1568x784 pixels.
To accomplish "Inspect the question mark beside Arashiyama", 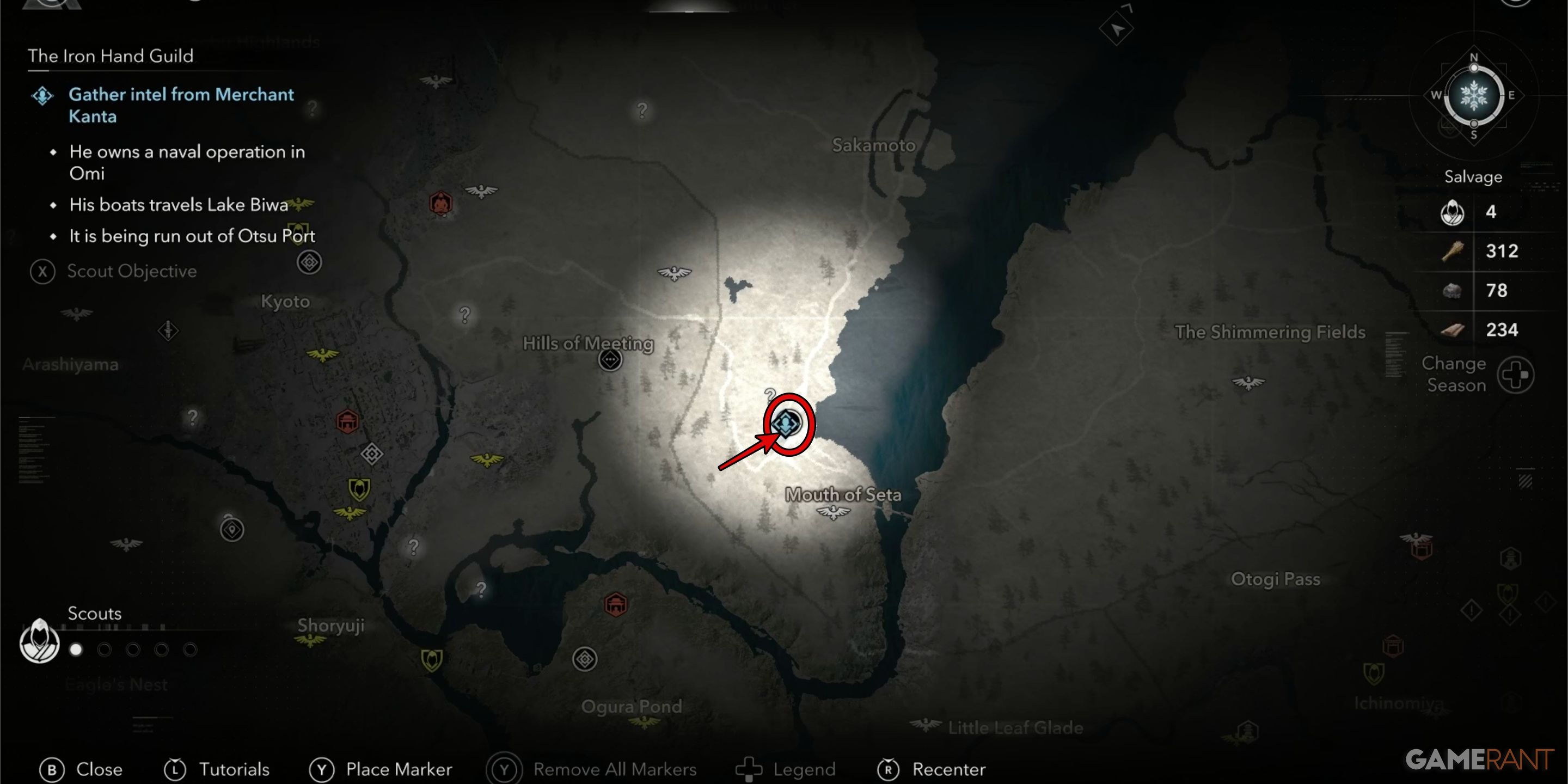I will coord(192,418).
